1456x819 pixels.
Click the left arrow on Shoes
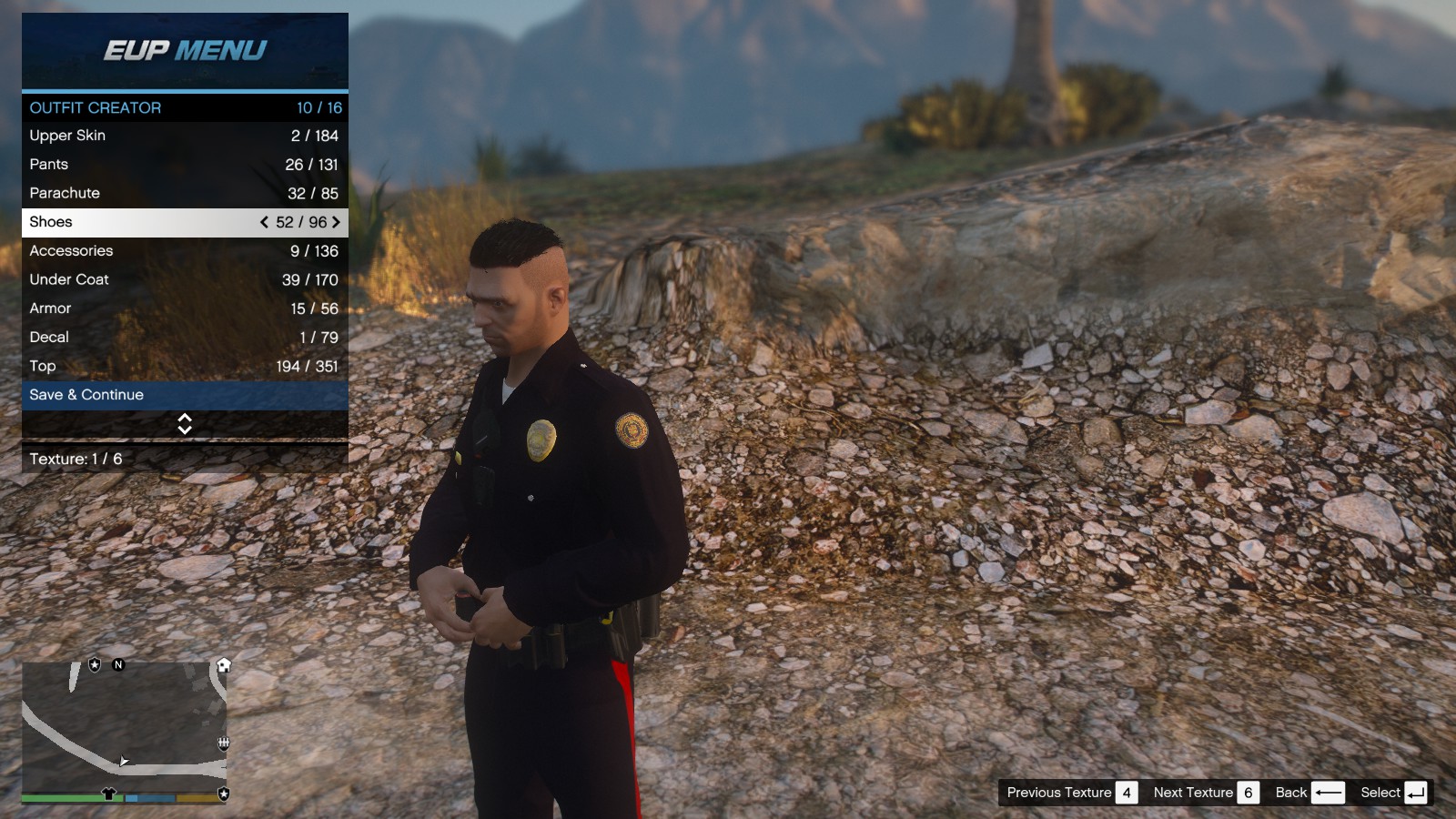[264, 222]
